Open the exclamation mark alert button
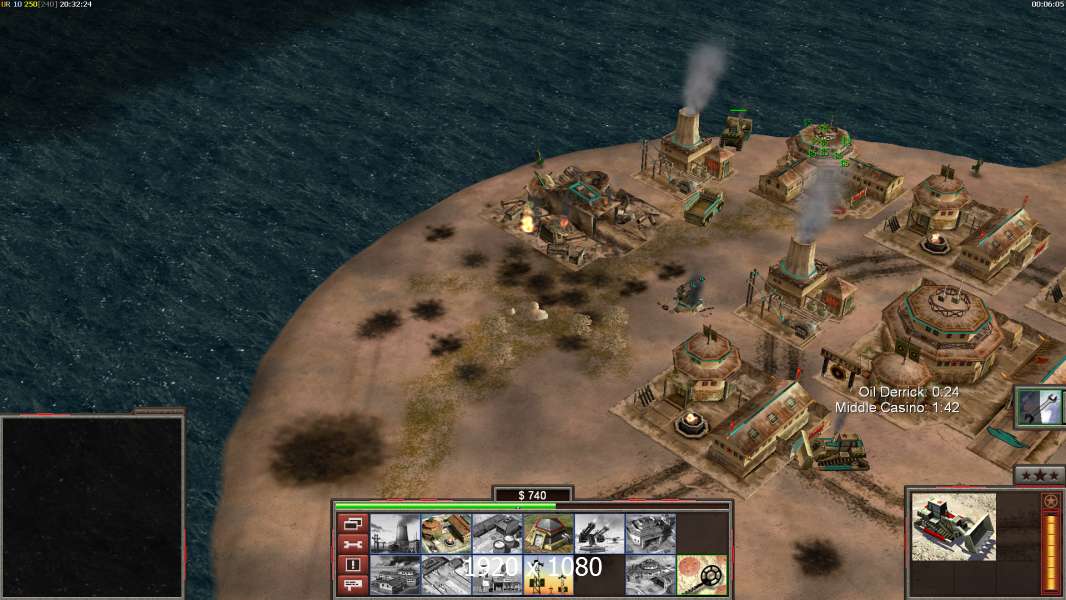The height and width of the screenshot is (600, 1066). pos(351,565)
